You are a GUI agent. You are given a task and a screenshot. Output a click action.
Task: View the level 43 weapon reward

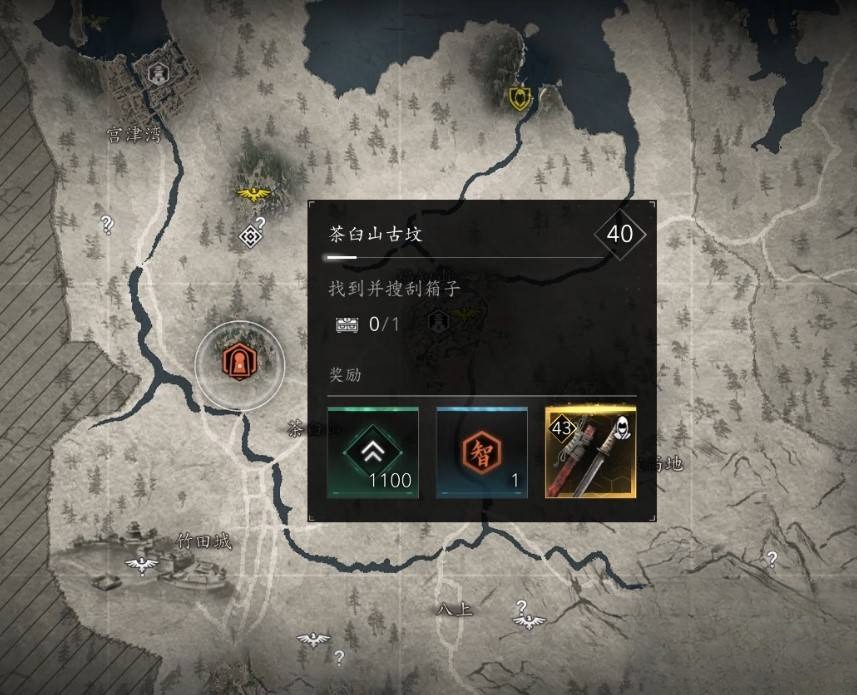coord(591,453)
